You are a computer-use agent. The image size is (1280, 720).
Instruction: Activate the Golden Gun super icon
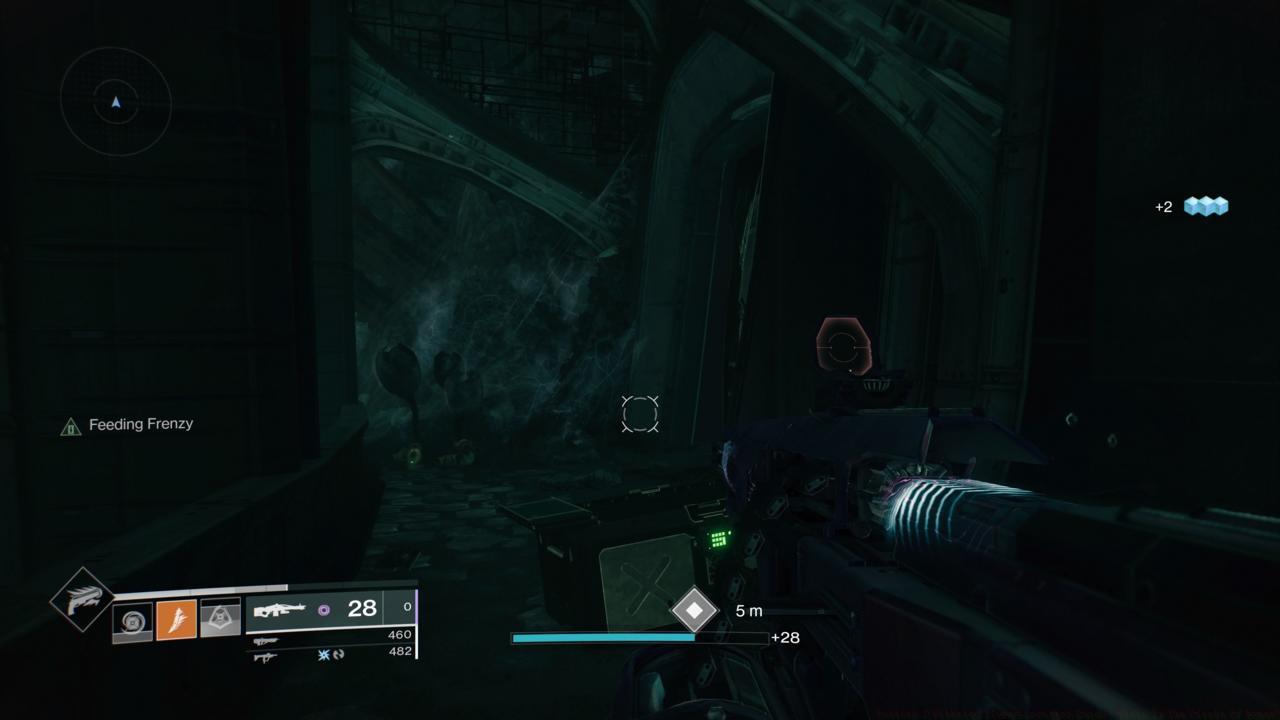(82, 599)
